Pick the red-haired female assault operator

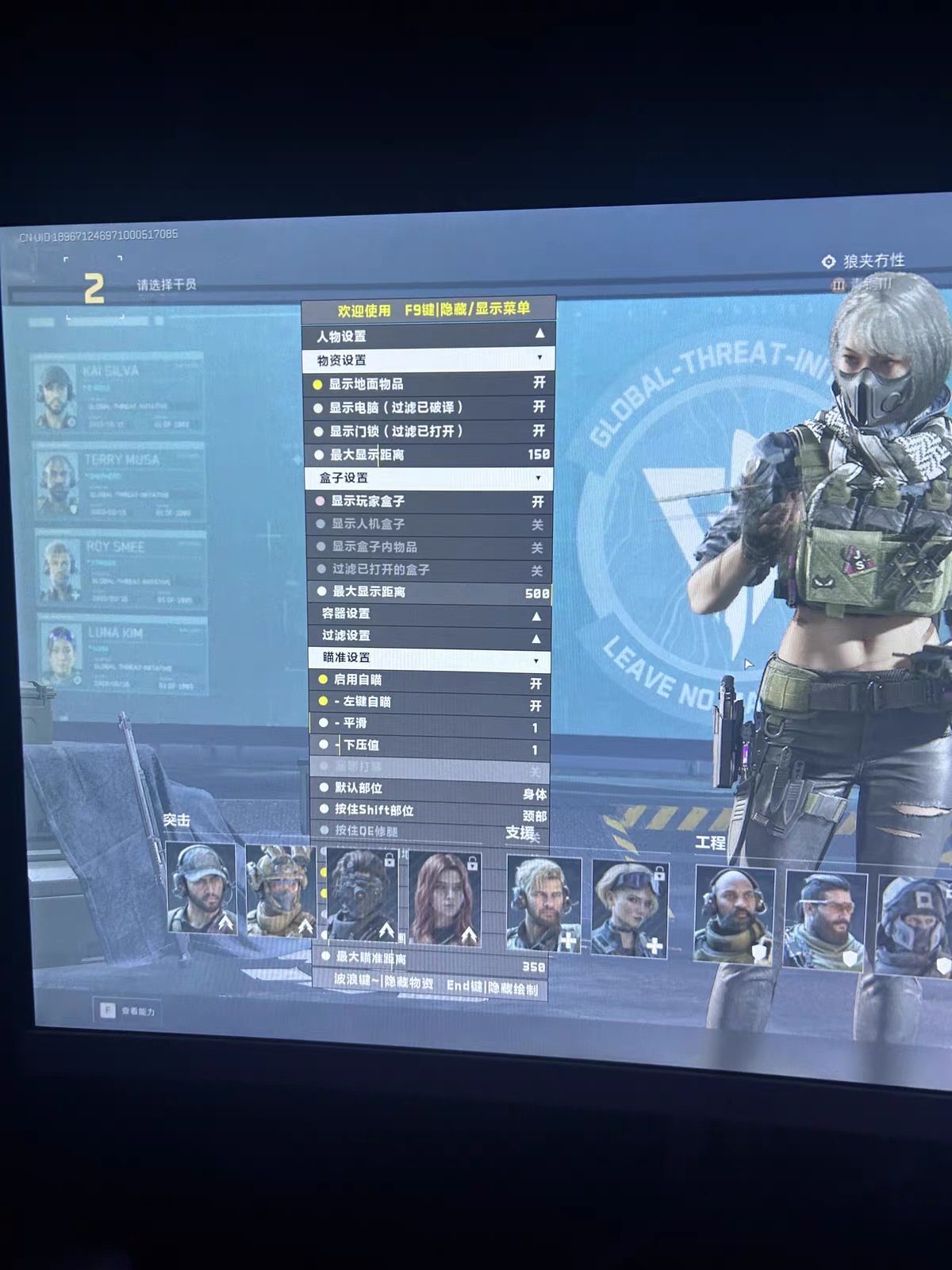[445, 898]
